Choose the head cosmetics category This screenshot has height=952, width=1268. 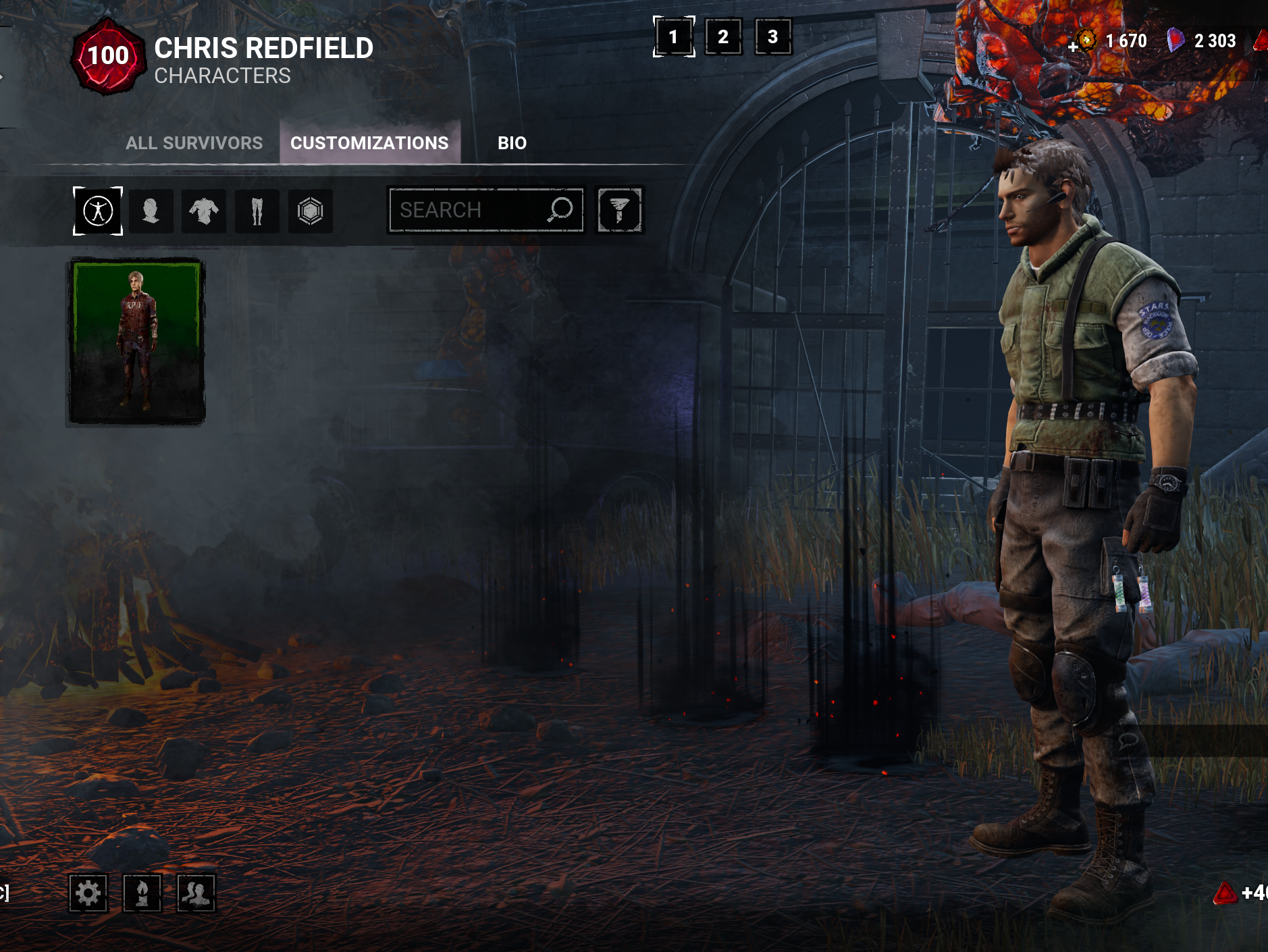pos(151,211)
